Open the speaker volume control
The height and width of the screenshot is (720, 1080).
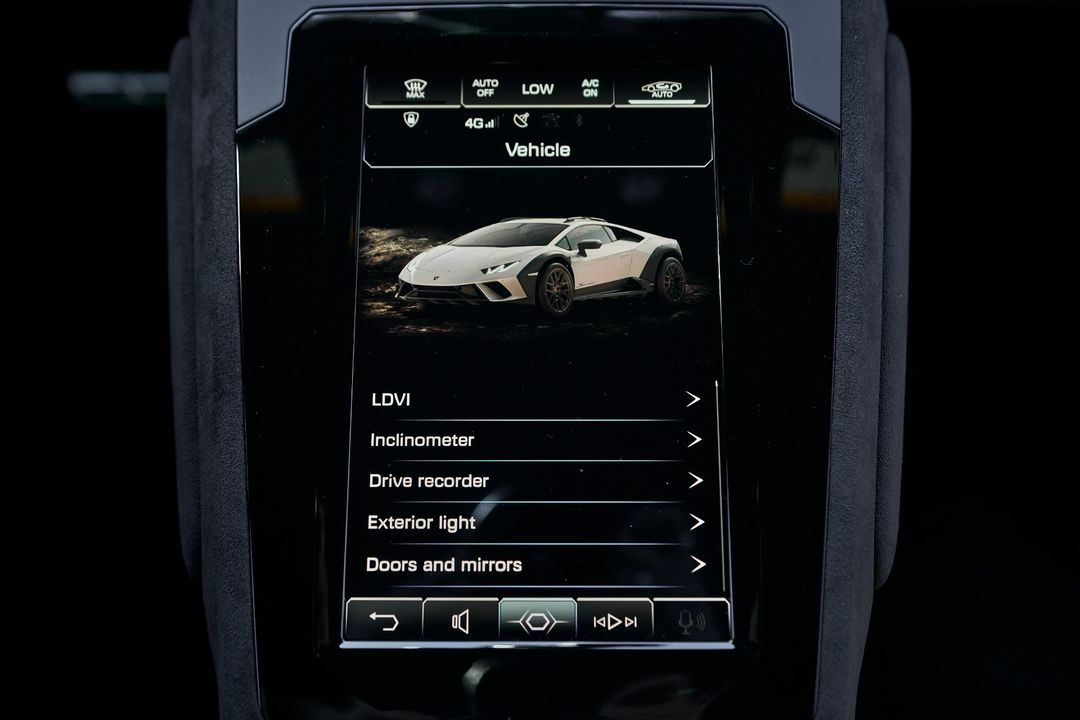click(461, 621)
